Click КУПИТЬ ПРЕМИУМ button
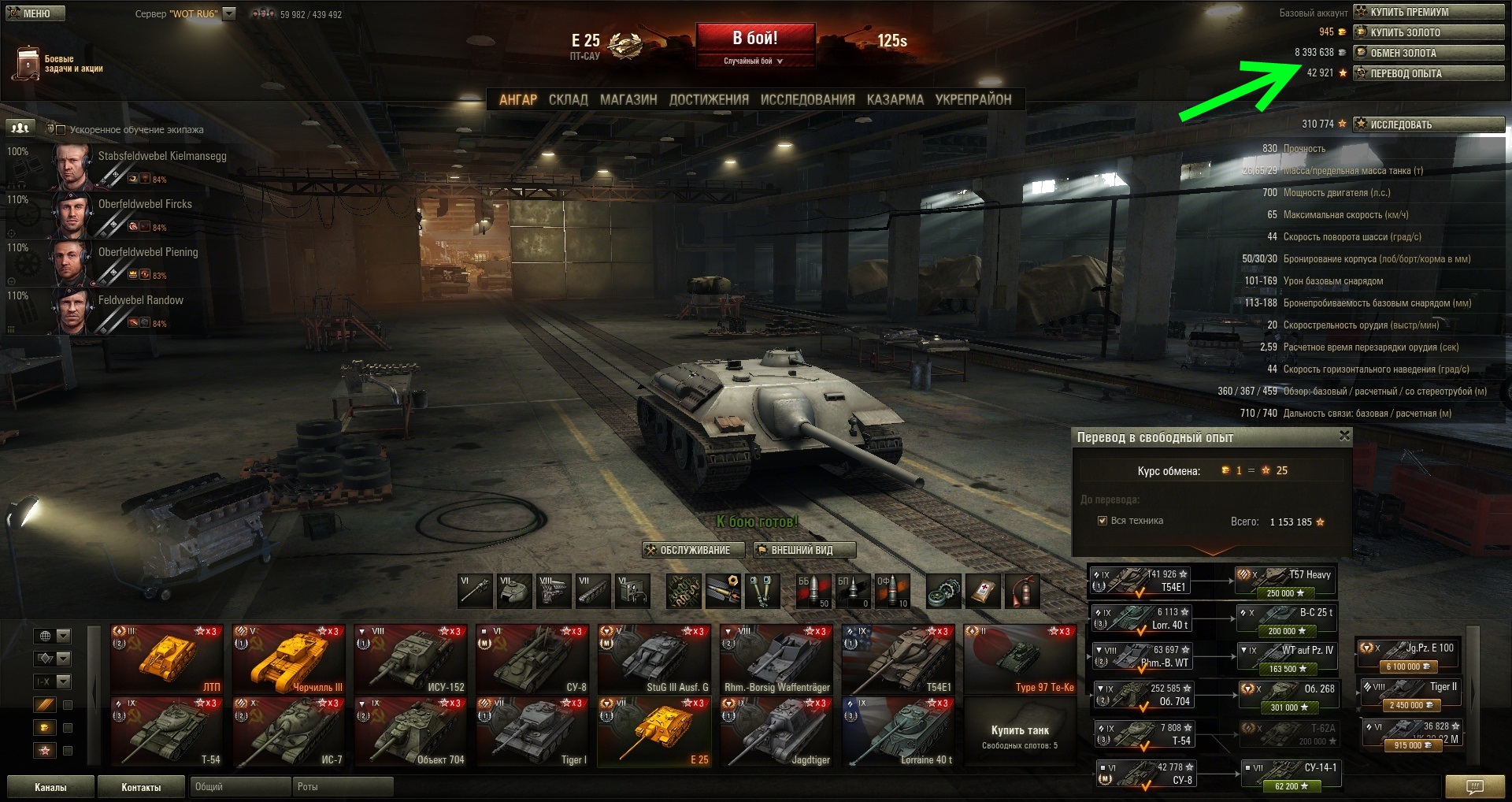1512x802 pixels. point(1429,12)
